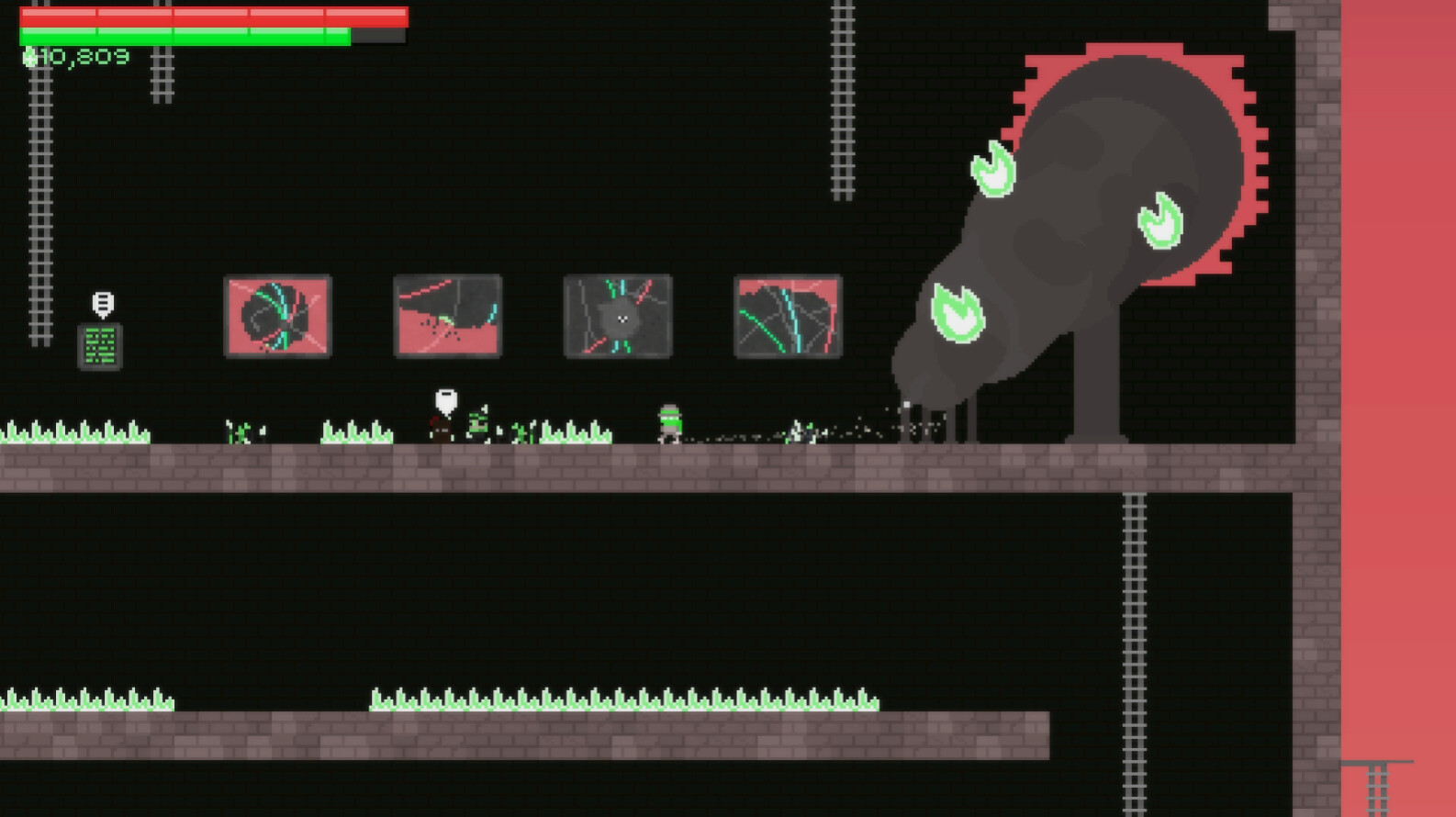Click the white speech bubble above the brown NPC
The width and height of the screenshot is (1456, 817).
445,398
